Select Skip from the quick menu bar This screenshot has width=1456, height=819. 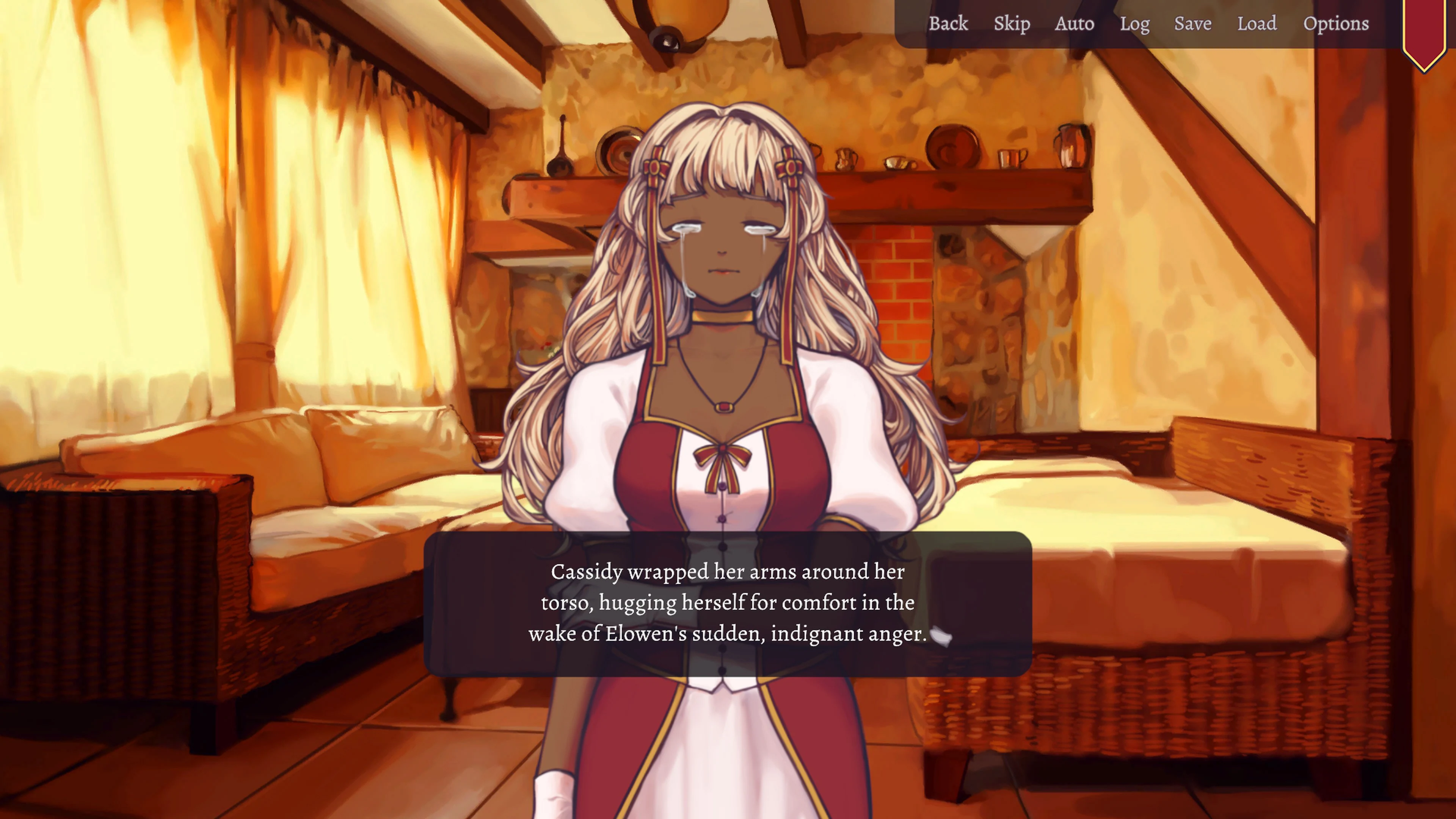pos(1012,24)
